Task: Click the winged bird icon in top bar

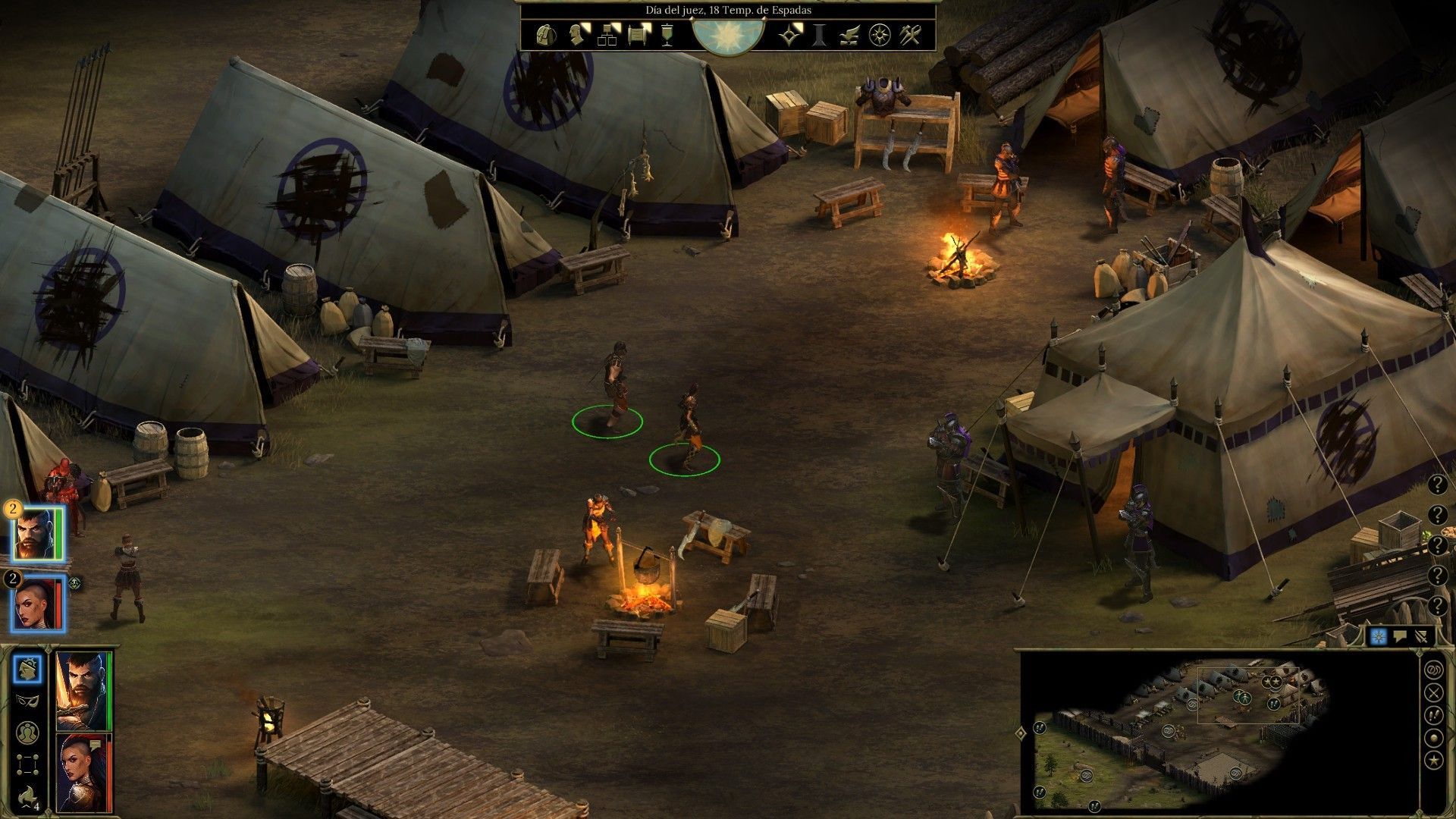Action: tap(850, 35)
